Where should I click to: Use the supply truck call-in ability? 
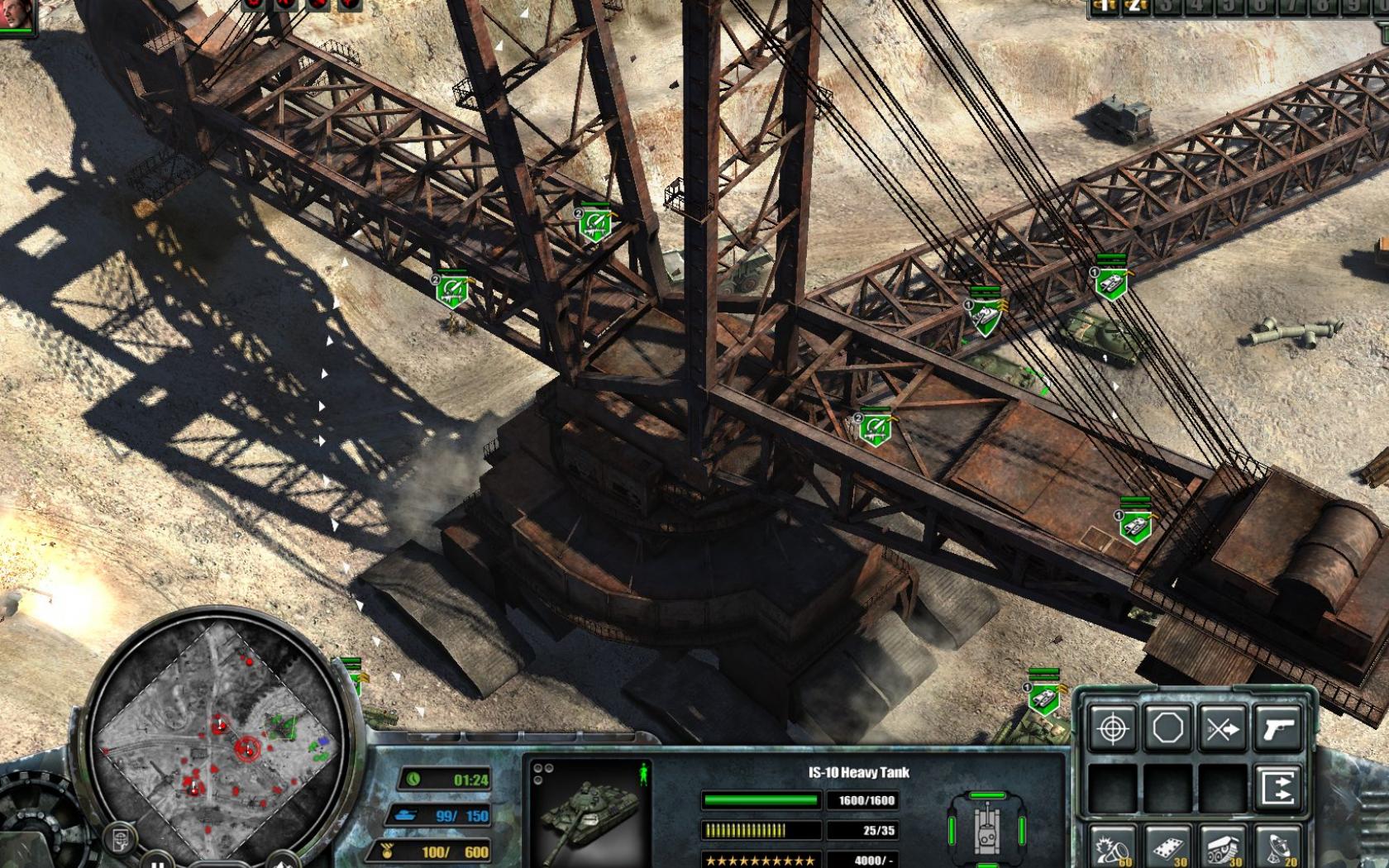click(x=1223, y=846)
